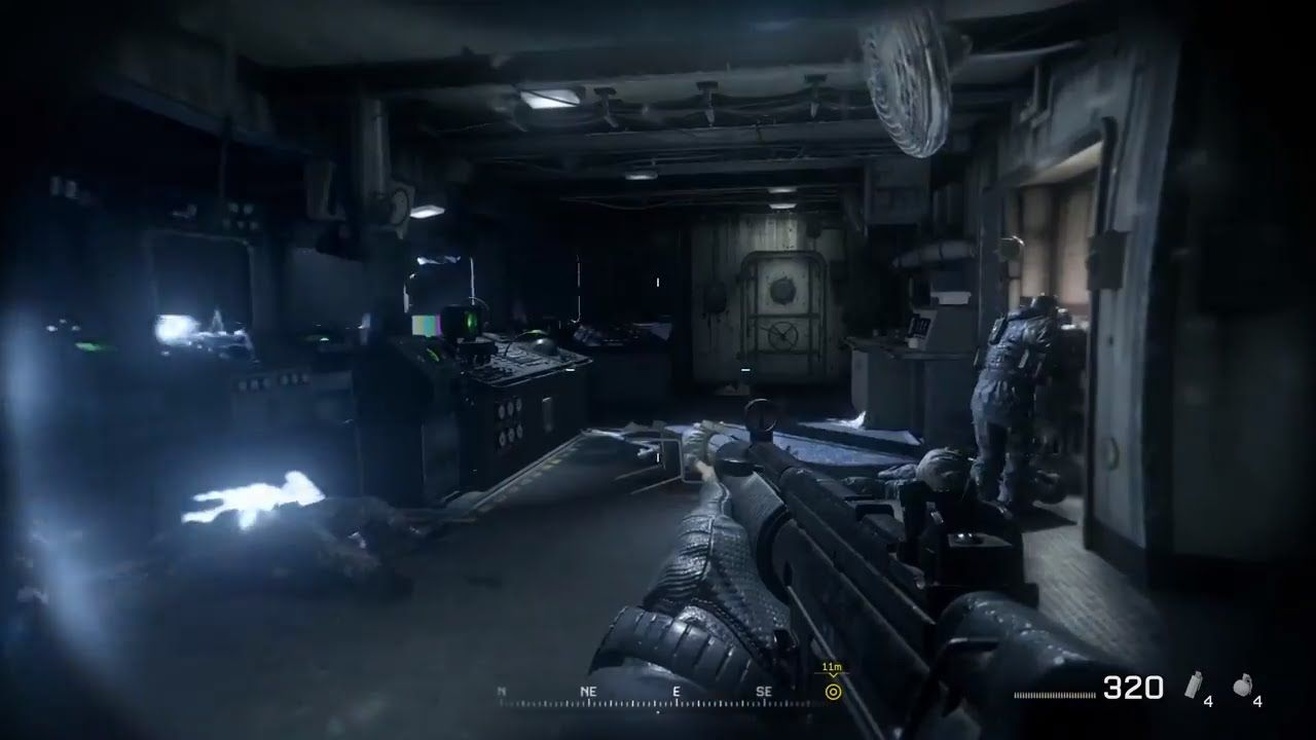The image size is (1316, 740).
Task: Click the SE heading on the compass
Action: tap(765, 691)
